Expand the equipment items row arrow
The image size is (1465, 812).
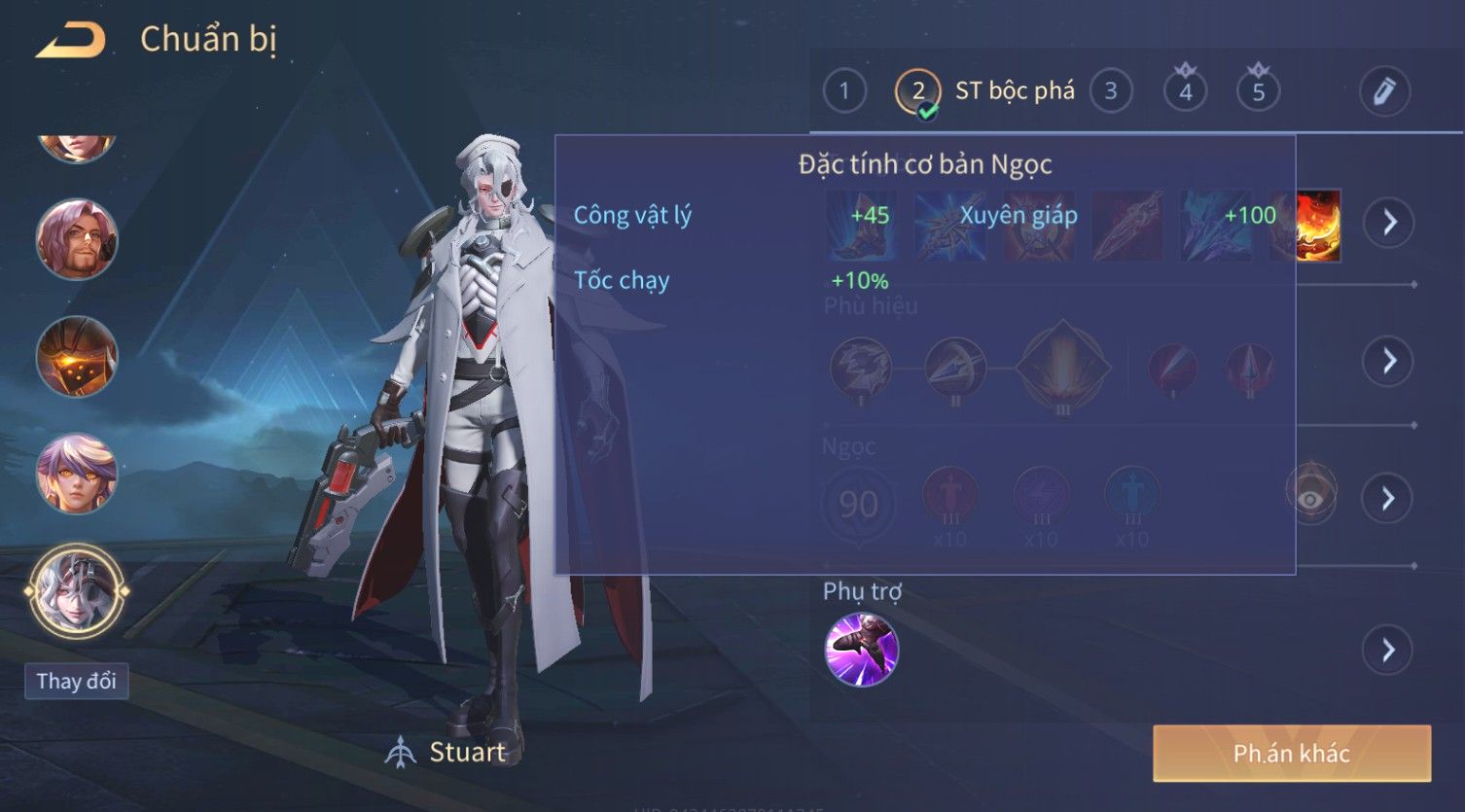pos(1388,223)
